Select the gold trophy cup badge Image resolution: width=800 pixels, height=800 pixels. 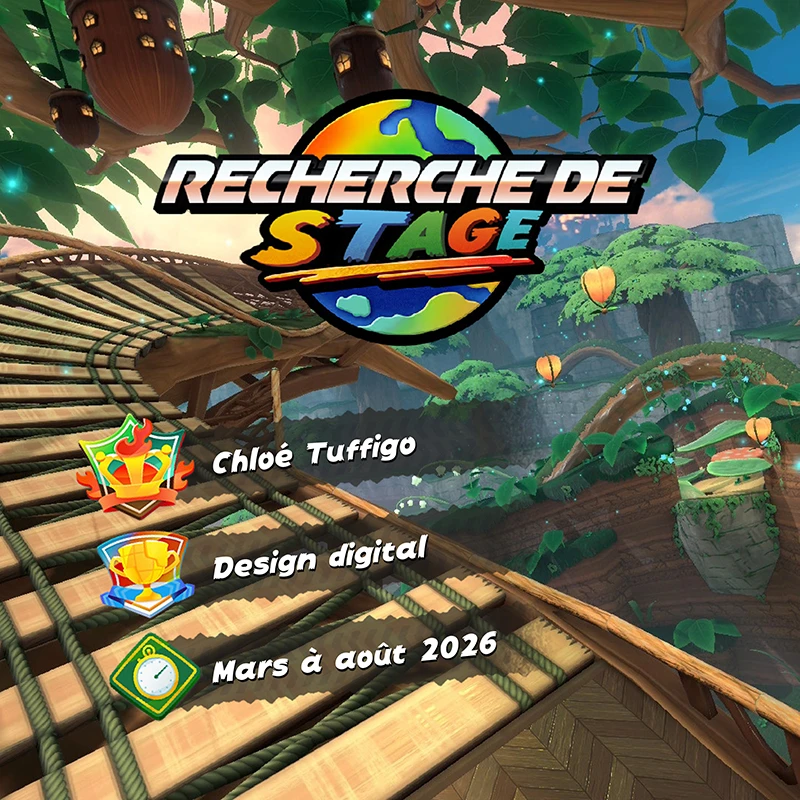pos(143,568)
